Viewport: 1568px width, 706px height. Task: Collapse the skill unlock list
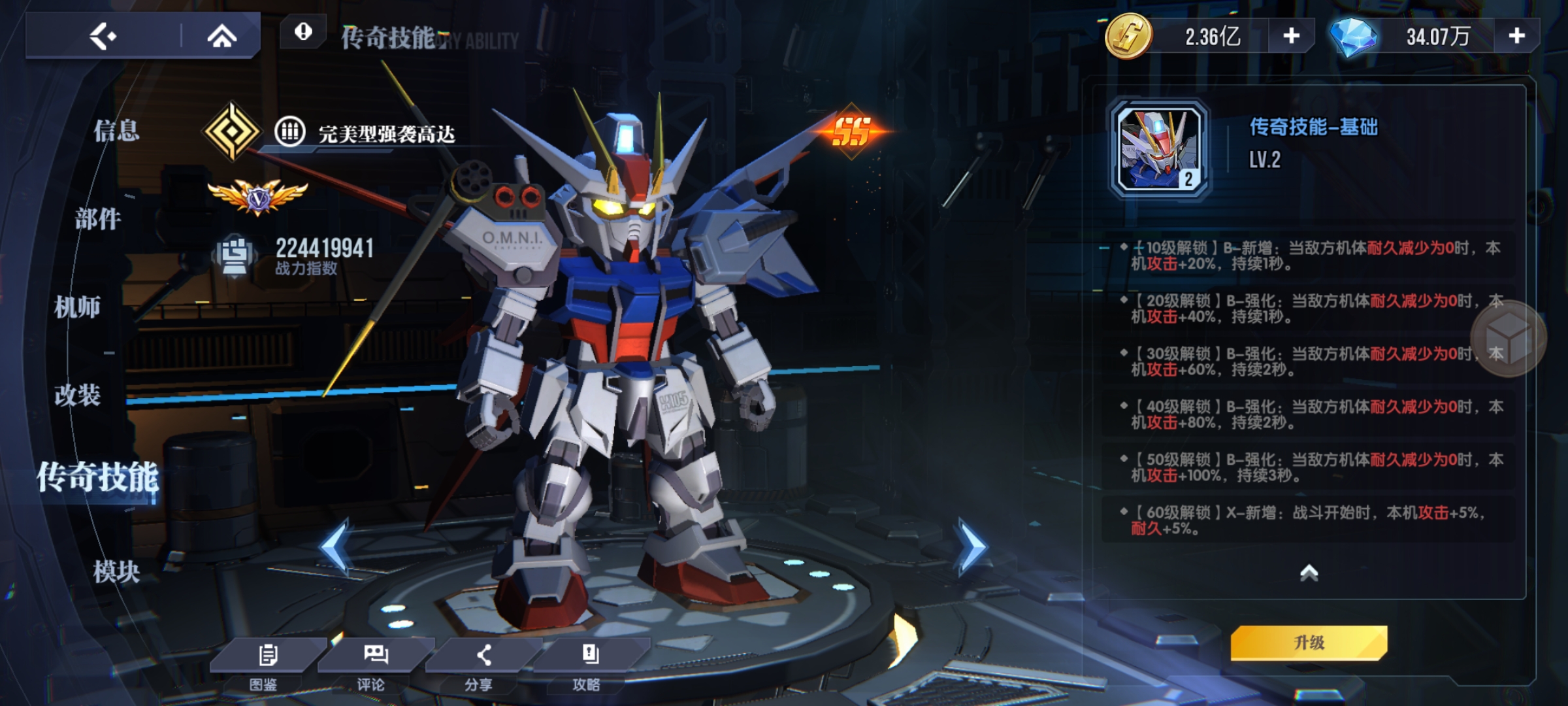[1309, 573]
